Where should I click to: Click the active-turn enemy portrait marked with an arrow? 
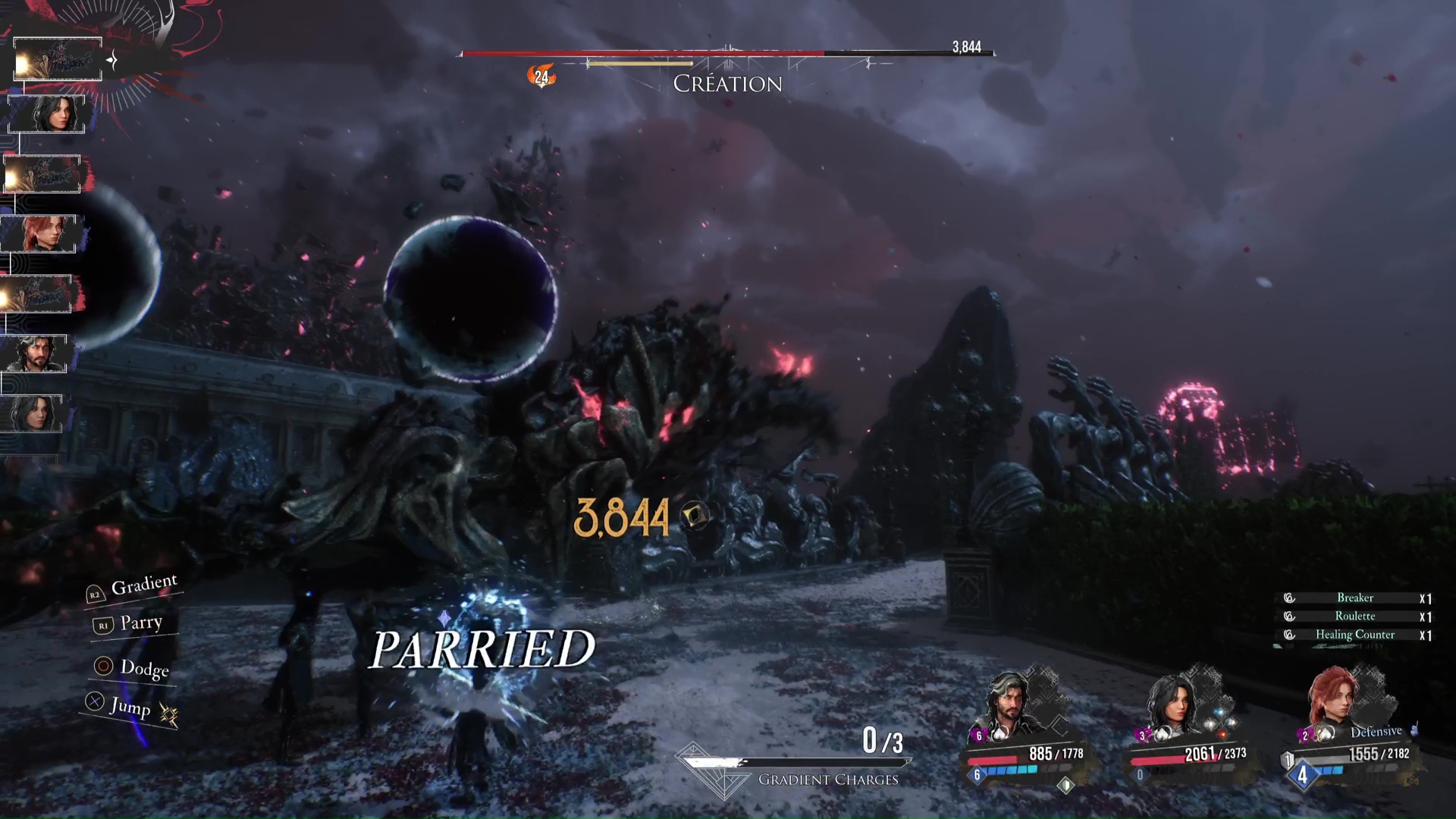[58, 59]
